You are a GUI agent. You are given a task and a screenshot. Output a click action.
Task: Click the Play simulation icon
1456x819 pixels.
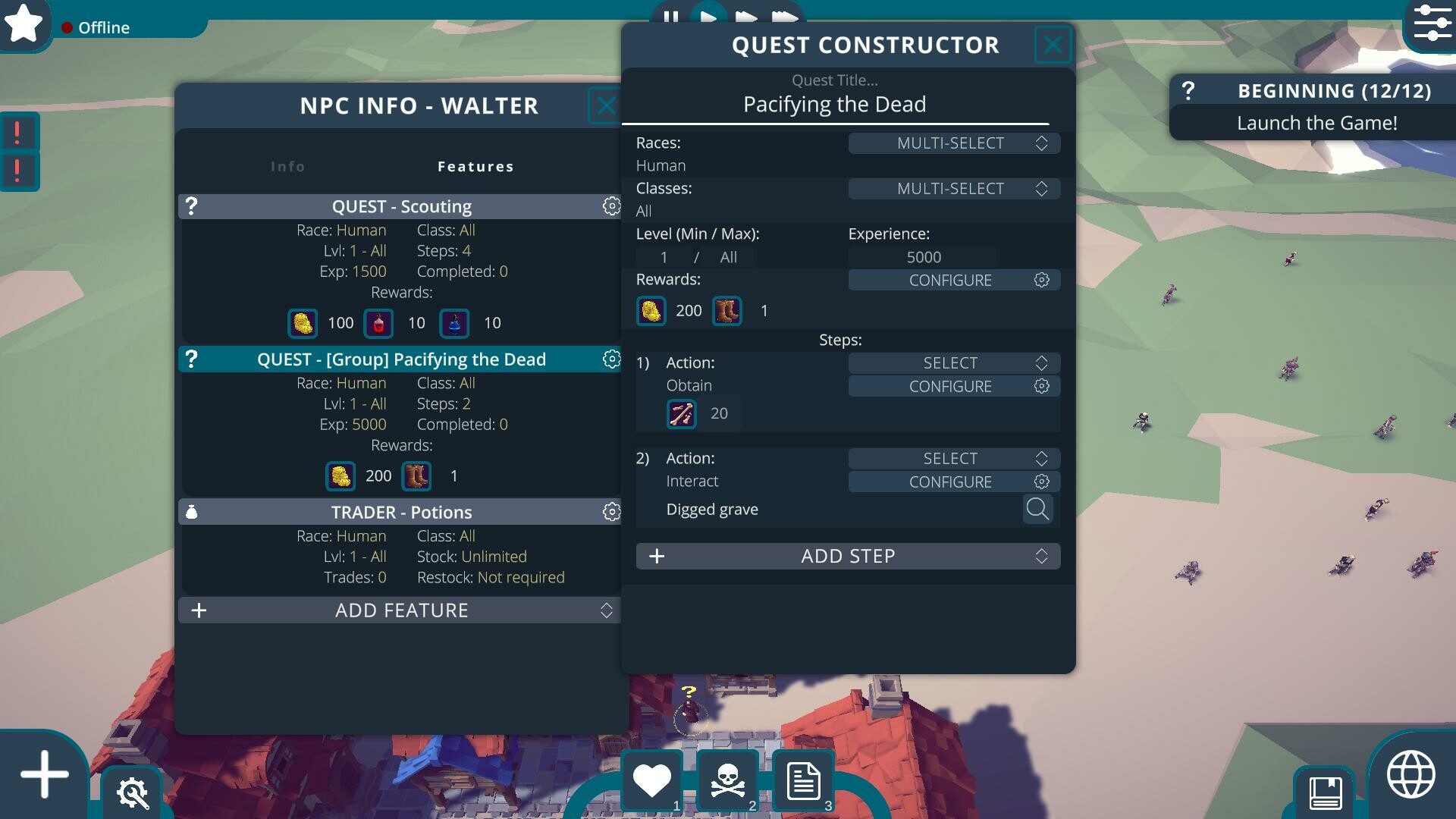(x=708, y=15)
